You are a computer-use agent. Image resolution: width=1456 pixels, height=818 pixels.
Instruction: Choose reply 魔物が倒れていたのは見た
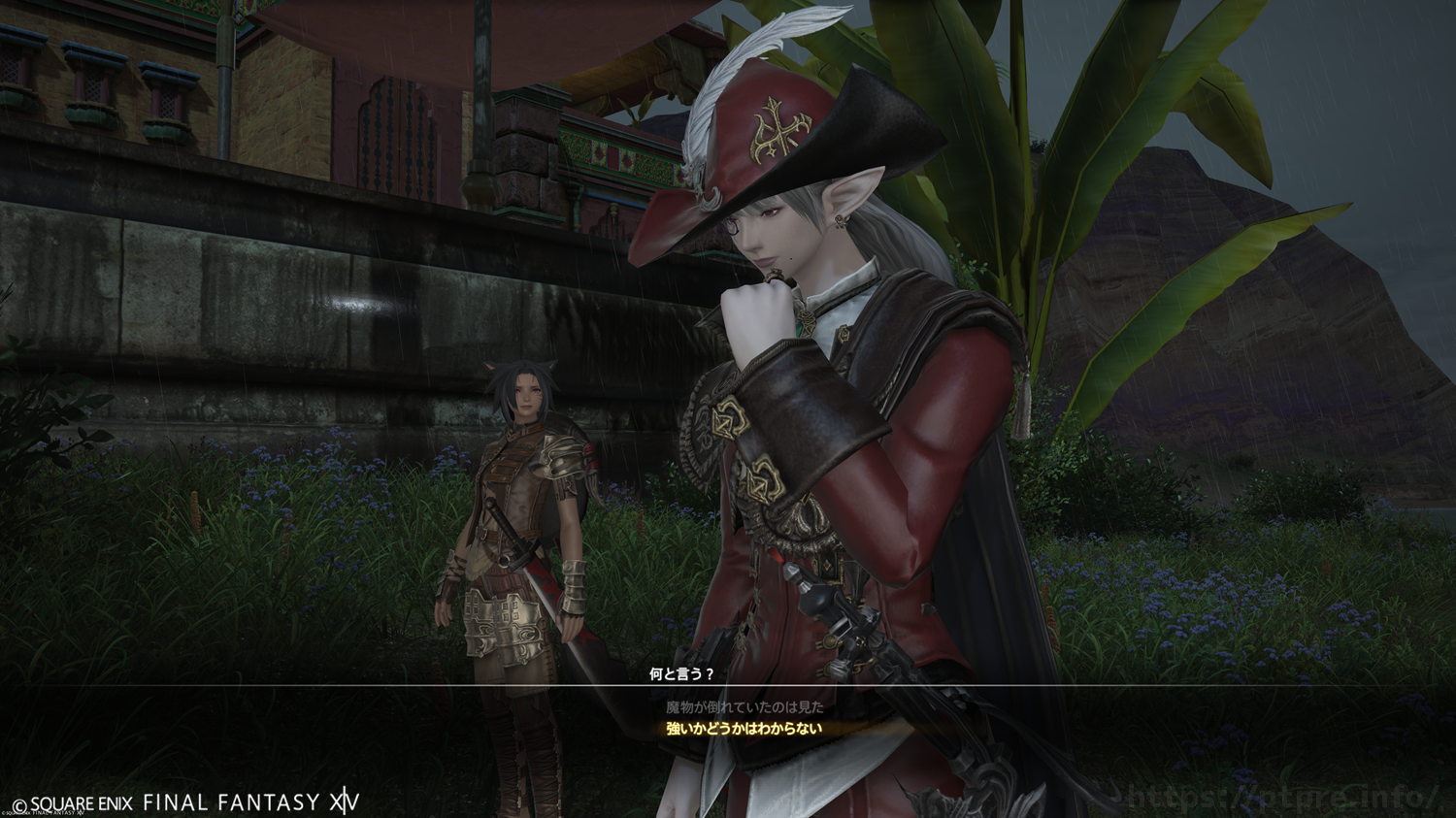tap(745, 707)
